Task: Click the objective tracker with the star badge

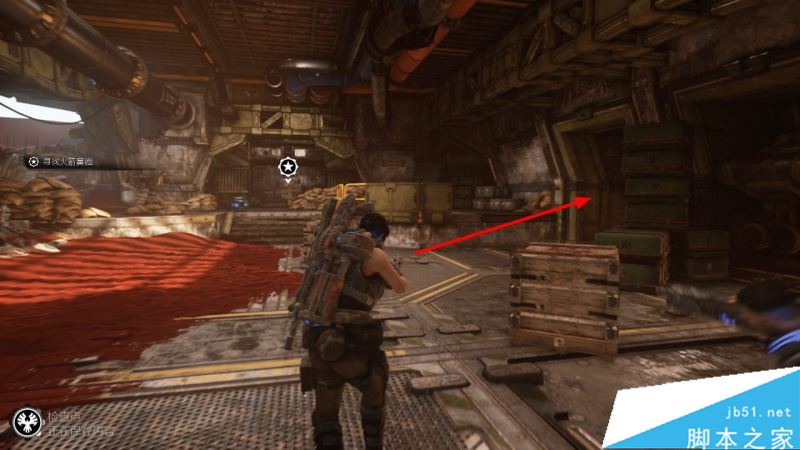Action: 61,160
